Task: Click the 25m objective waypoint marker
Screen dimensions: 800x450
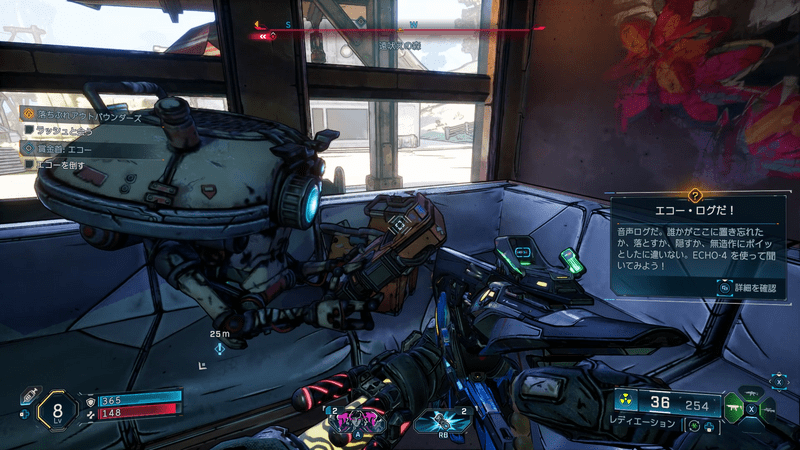Action: point(218,347)
